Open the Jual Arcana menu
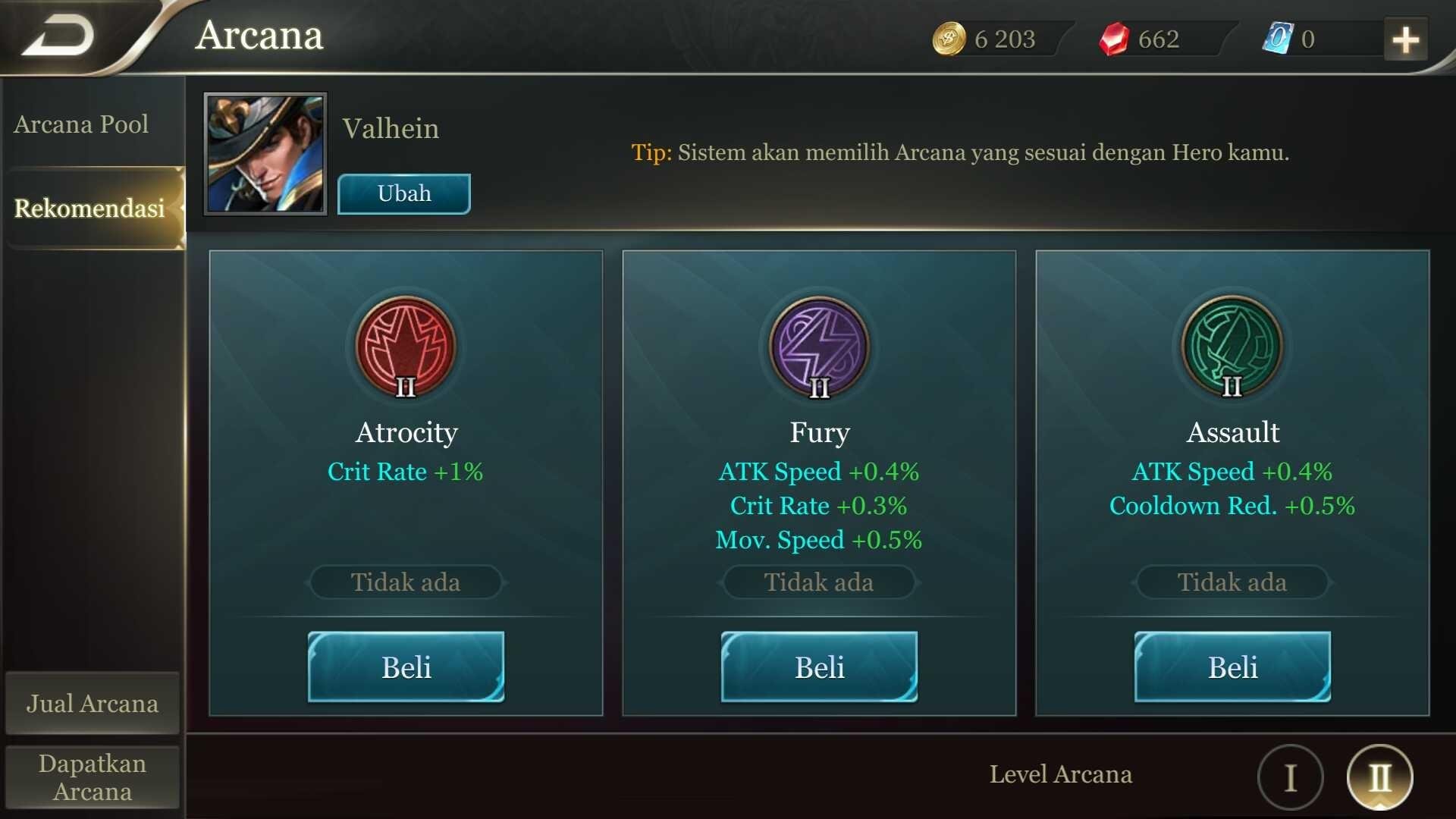Viewport: 1456px width, 819px height. click(93, 704)
